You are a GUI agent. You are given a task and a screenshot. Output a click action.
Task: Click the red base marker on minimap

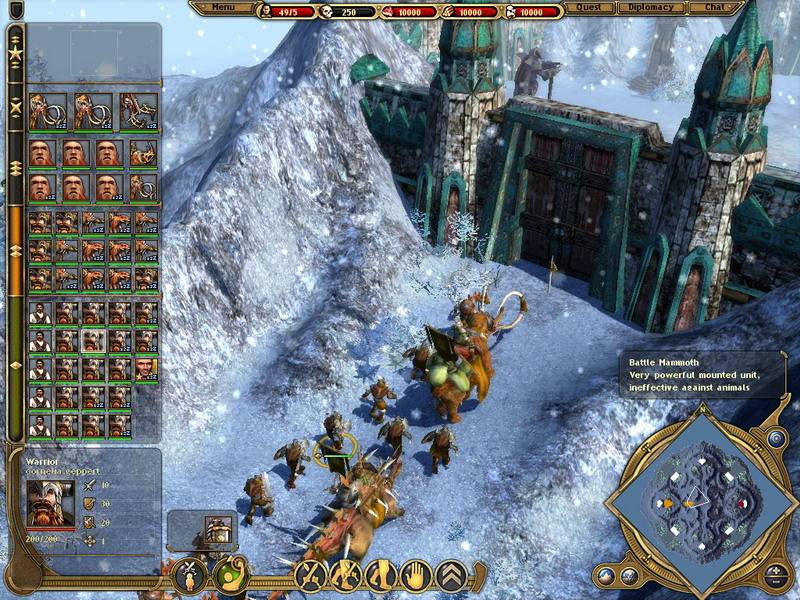point(741,503)
